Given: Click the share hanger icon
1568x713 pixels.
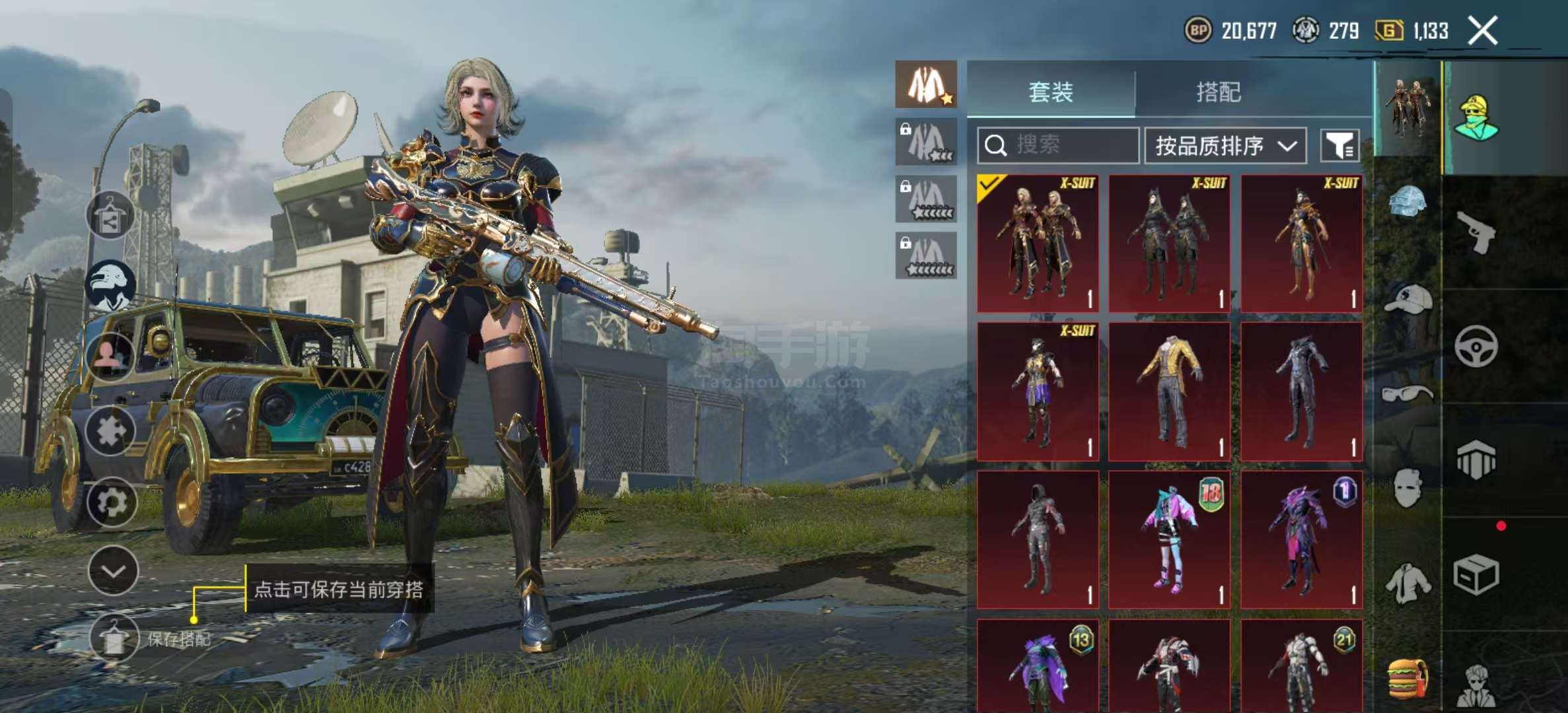Looking at the screenshot, I should click(110, 215).
